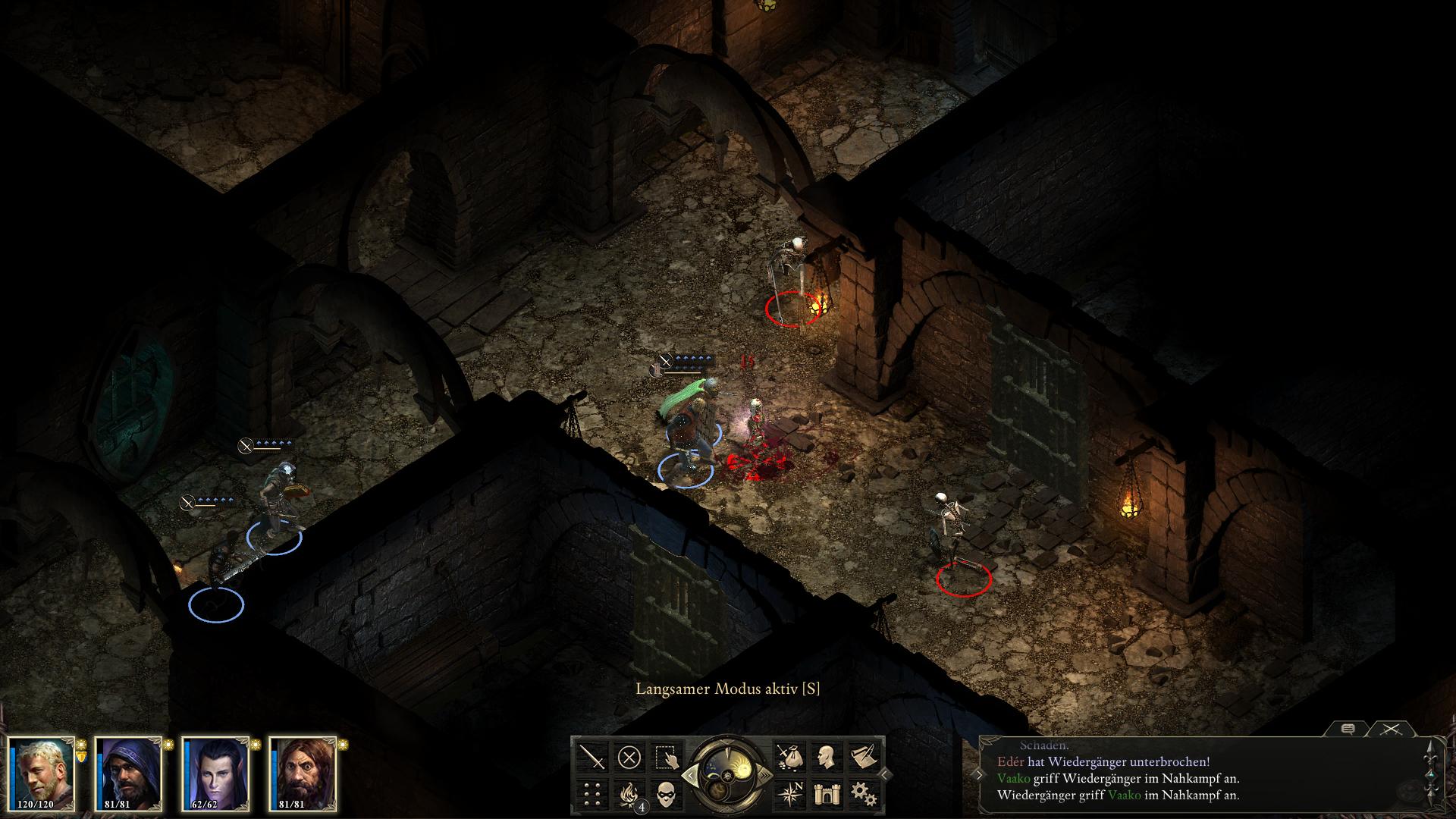The image size is (1456, 819).
Task: Open the inventory bag icon
Action: [x=788, y=757]
